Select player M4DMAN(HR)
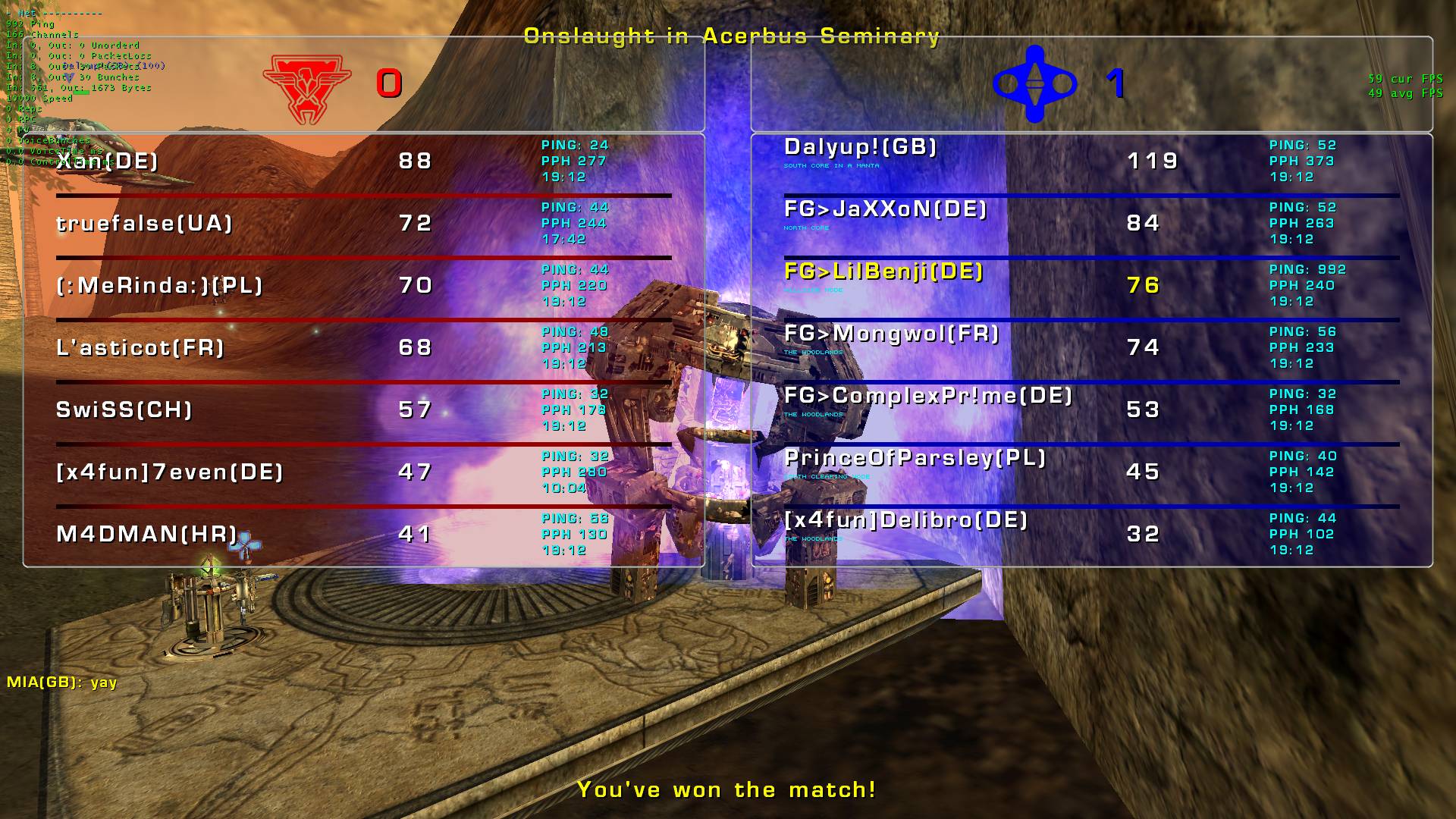The height and width of the screenshot is (819, 1456). pyautogui.click(x=147, y=535)
